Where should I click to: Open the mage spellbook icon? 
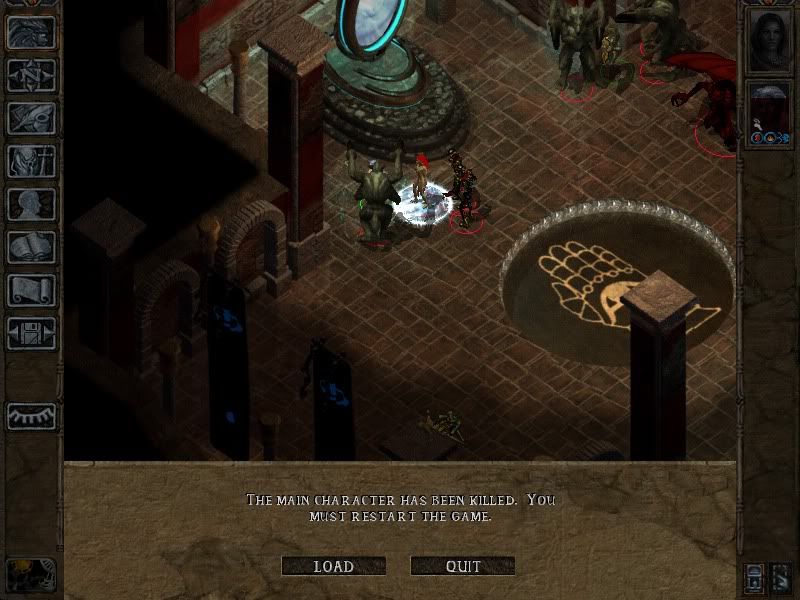point(31,247)
